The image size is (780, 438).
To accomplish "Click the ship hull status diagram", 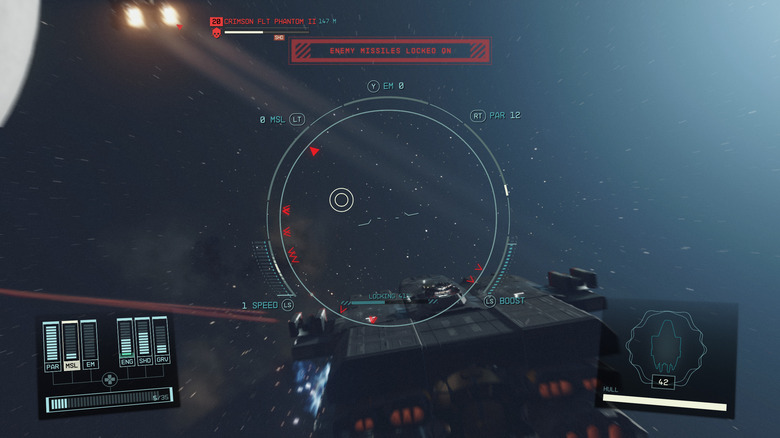I will tap(663, 345).
